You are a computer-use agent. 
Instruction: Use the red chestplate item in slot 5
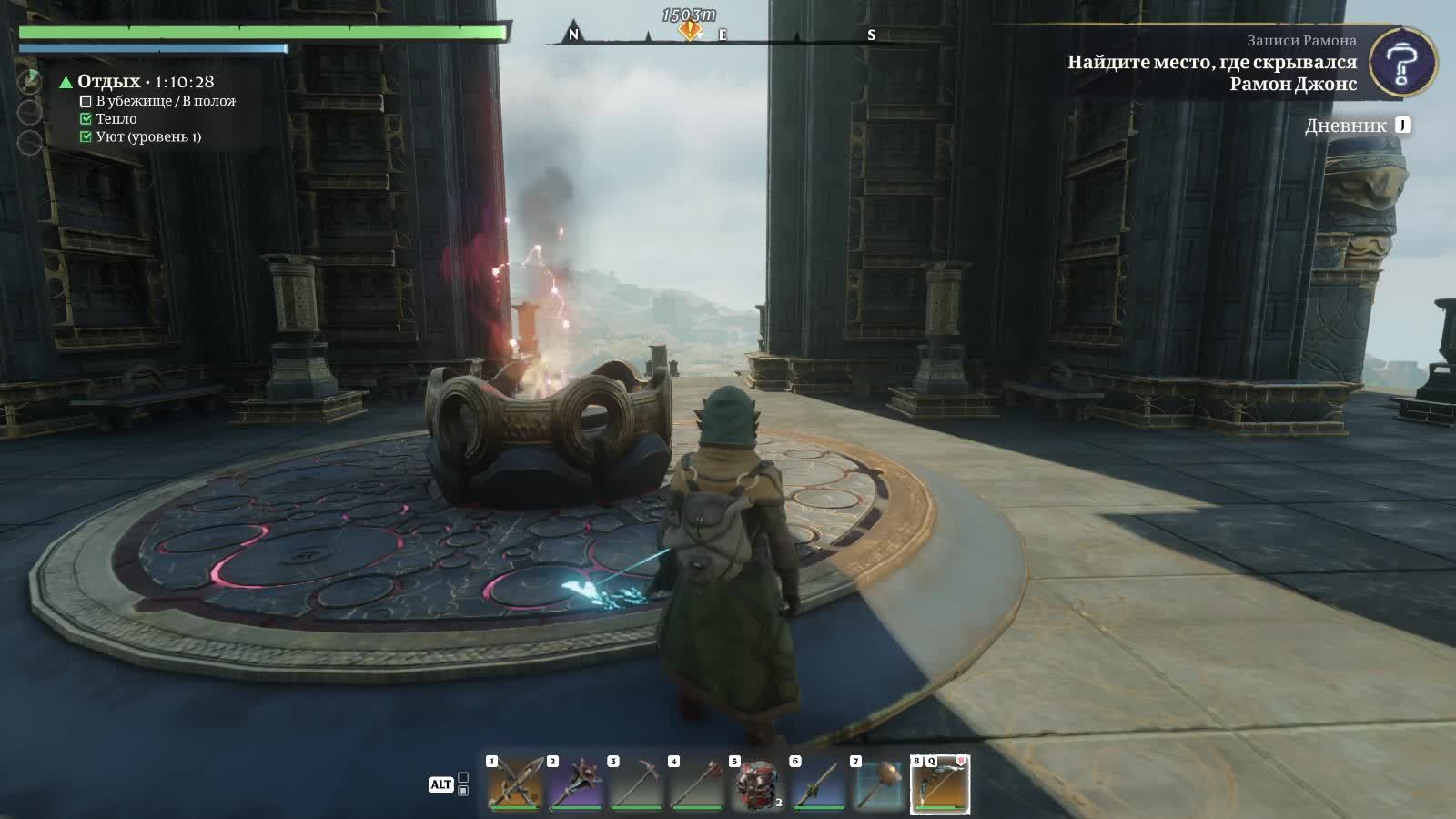[x=757, y=784]
